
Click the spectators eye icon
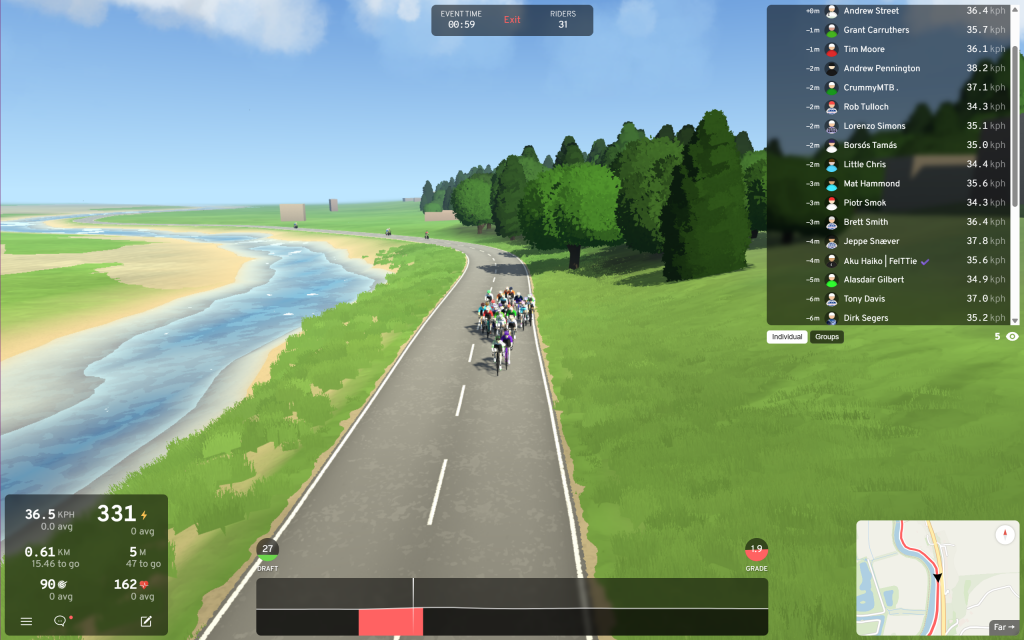point(1012,337)
